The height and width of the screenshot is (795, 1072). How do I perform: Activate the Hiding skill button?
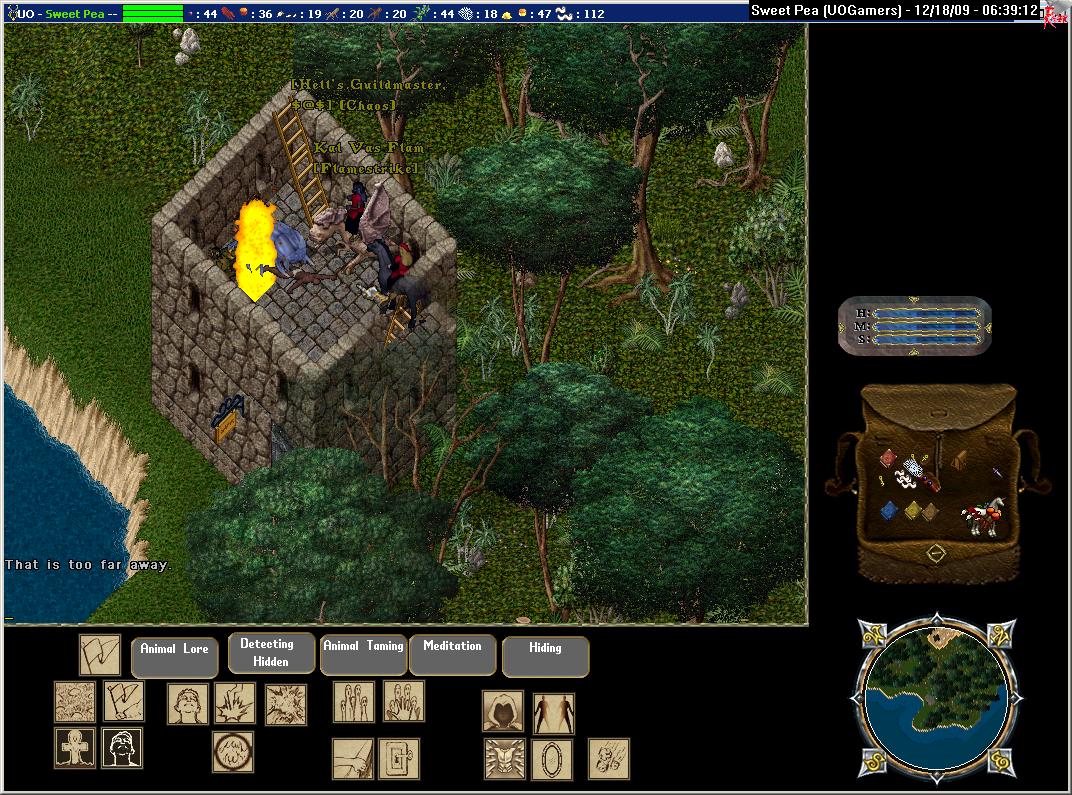click(545, 656)
